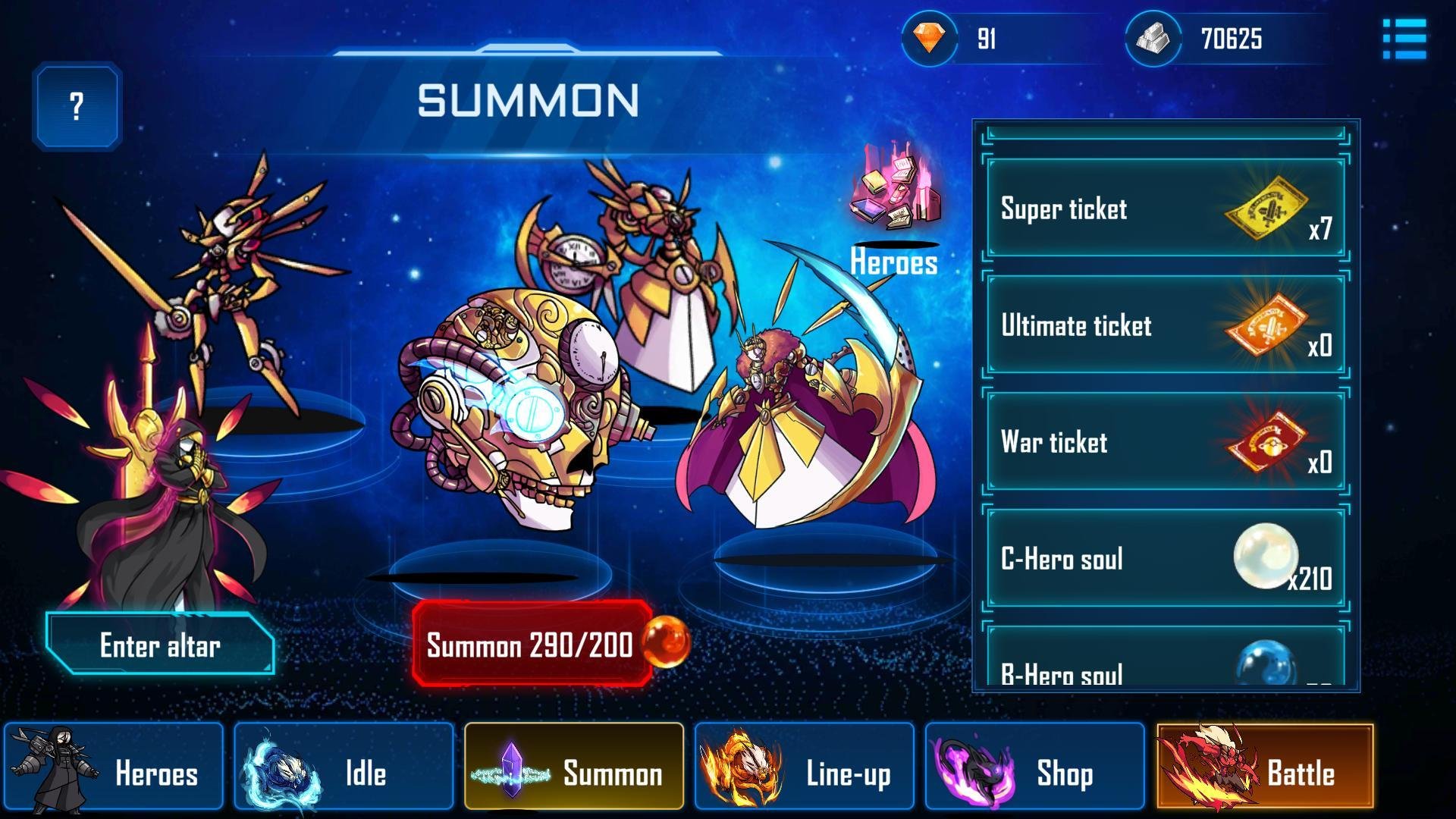Open the Summon tab
This screenshot has height=819, width=1456.
point(574,767)
